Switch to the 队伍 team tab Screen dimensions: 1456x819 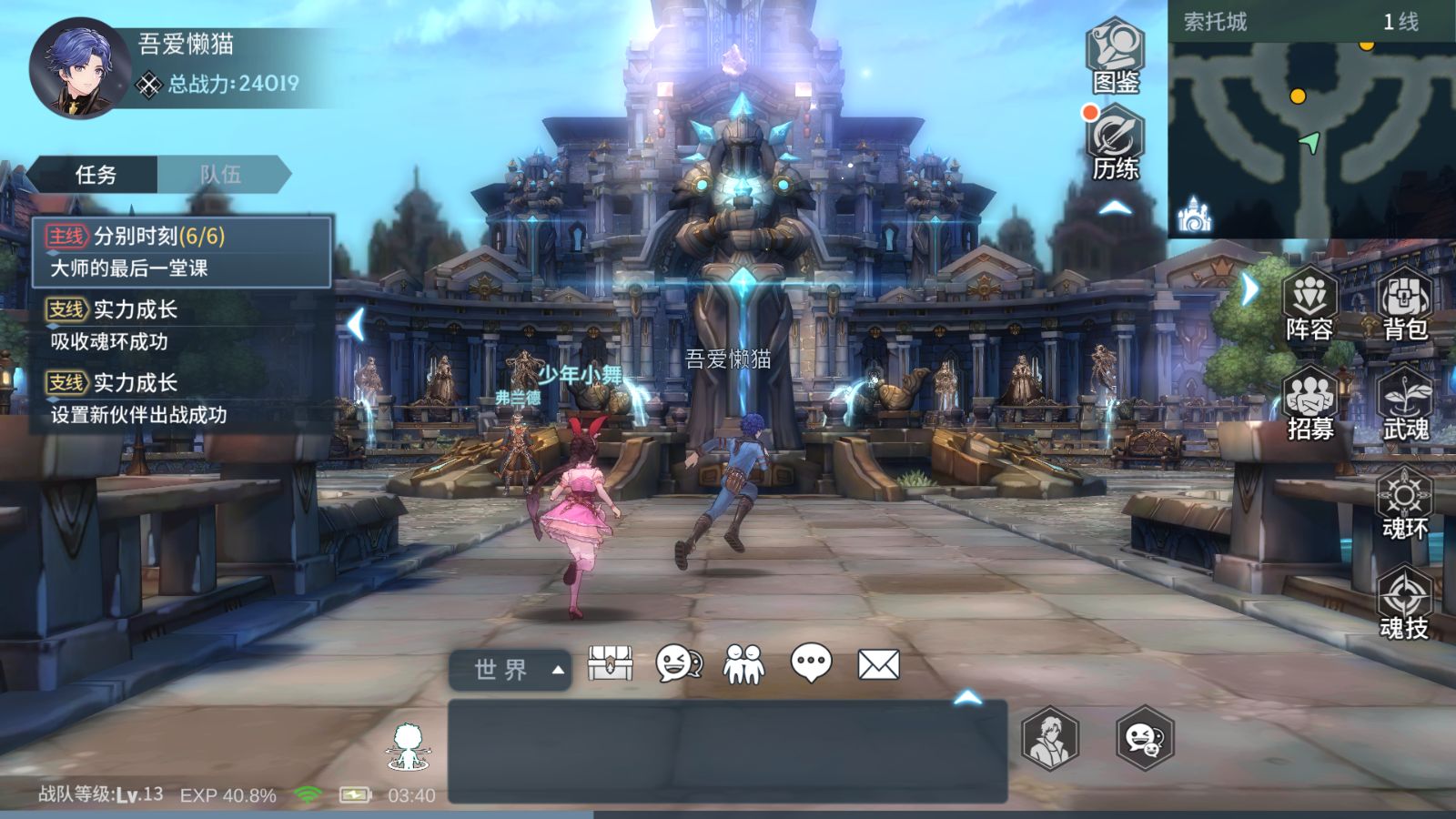pyautogui.click(x=221, y=175)
